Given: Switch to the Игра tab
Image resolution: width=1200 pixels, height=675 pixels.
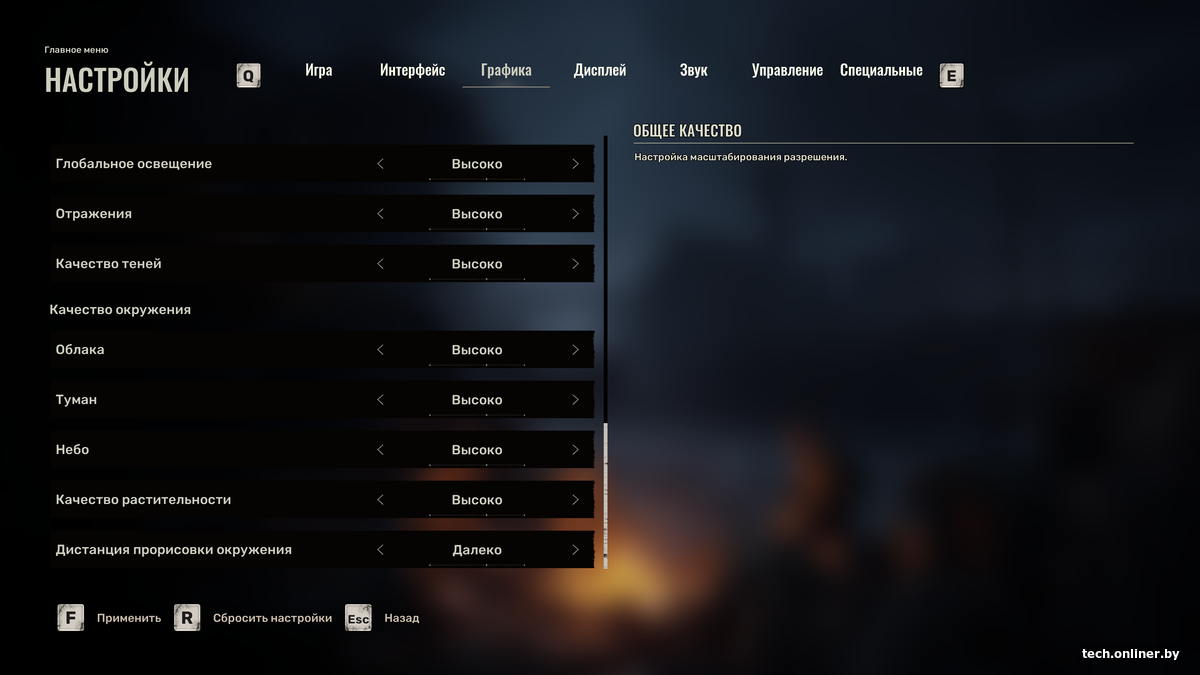Looking at the screenshot, I should pyautogui.click(x=318, y=71).
